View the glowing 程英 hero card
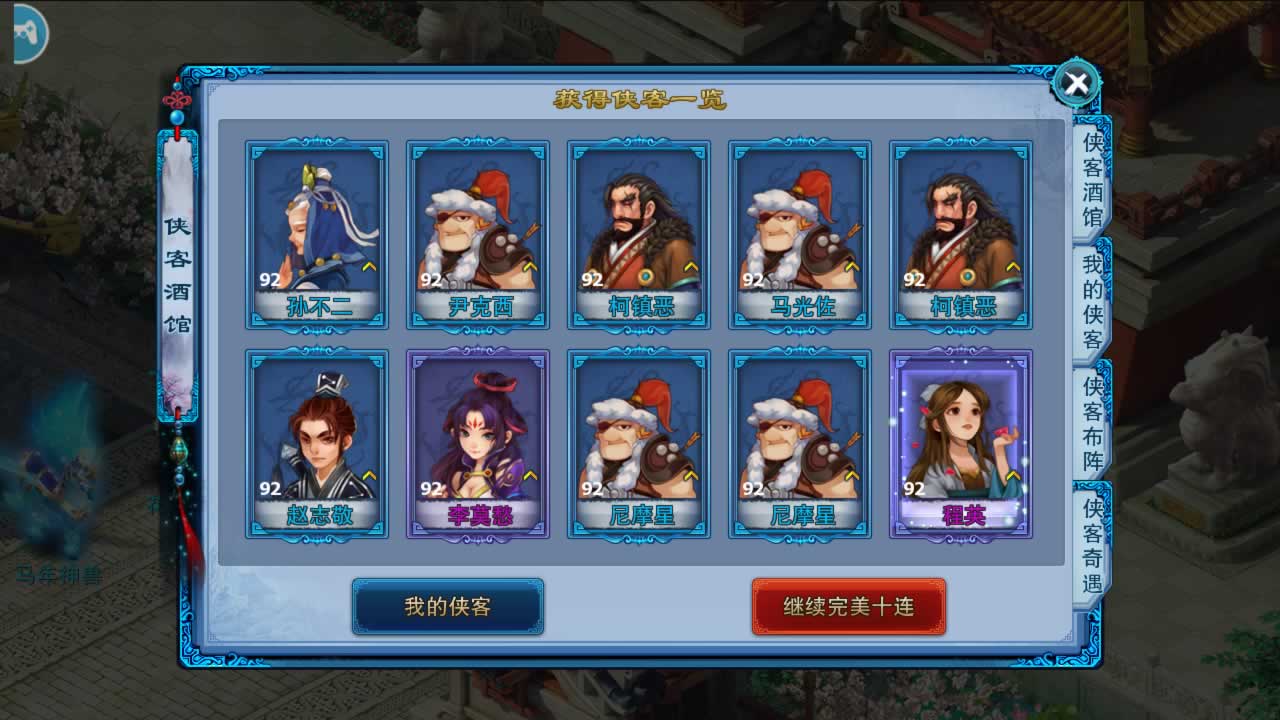The width and height of the screenshot is (1280, 720). (x=961, y=443)
